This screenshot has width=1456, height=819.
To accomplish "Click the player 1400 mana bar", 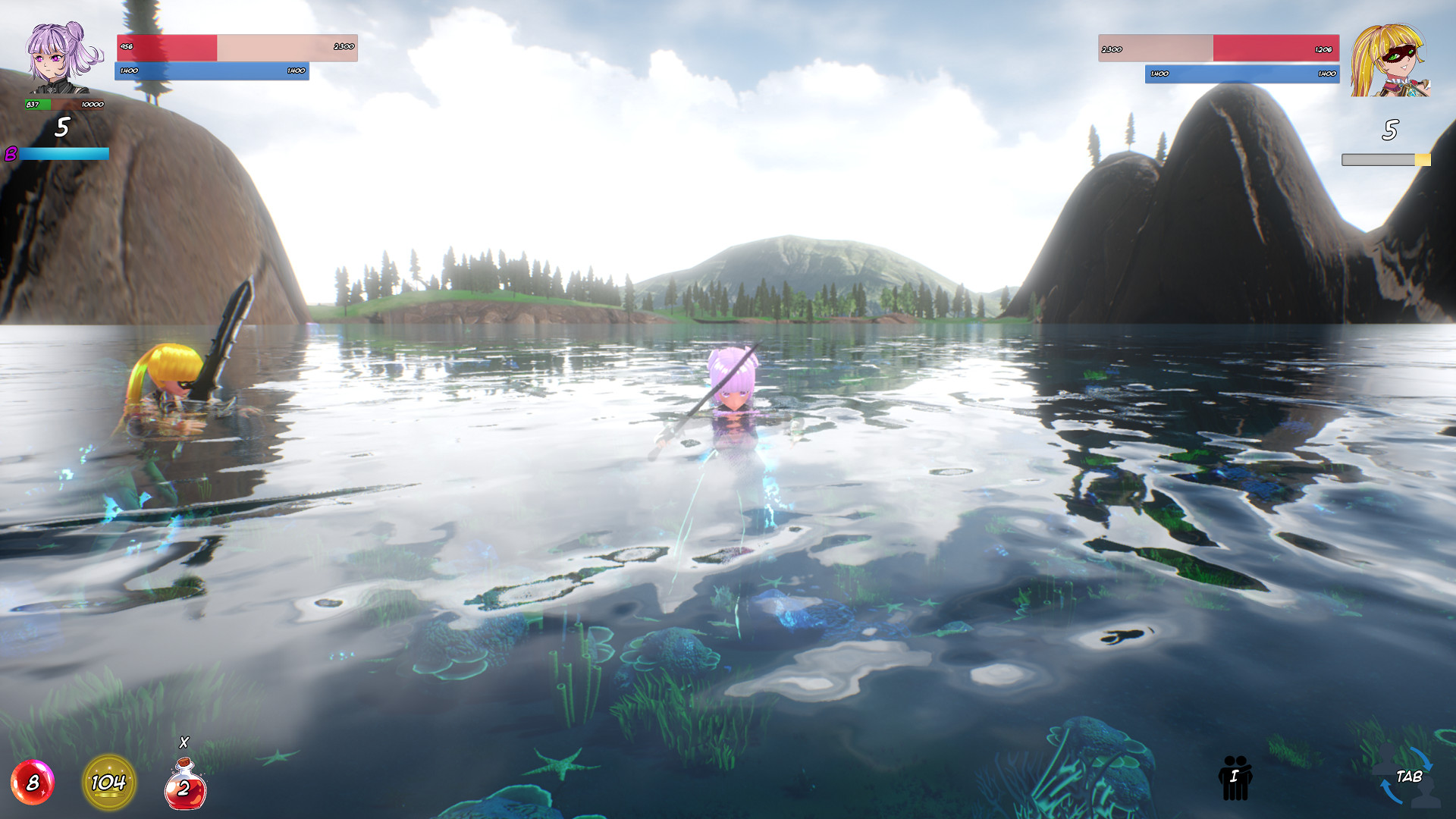I will [x=212, y=71].
